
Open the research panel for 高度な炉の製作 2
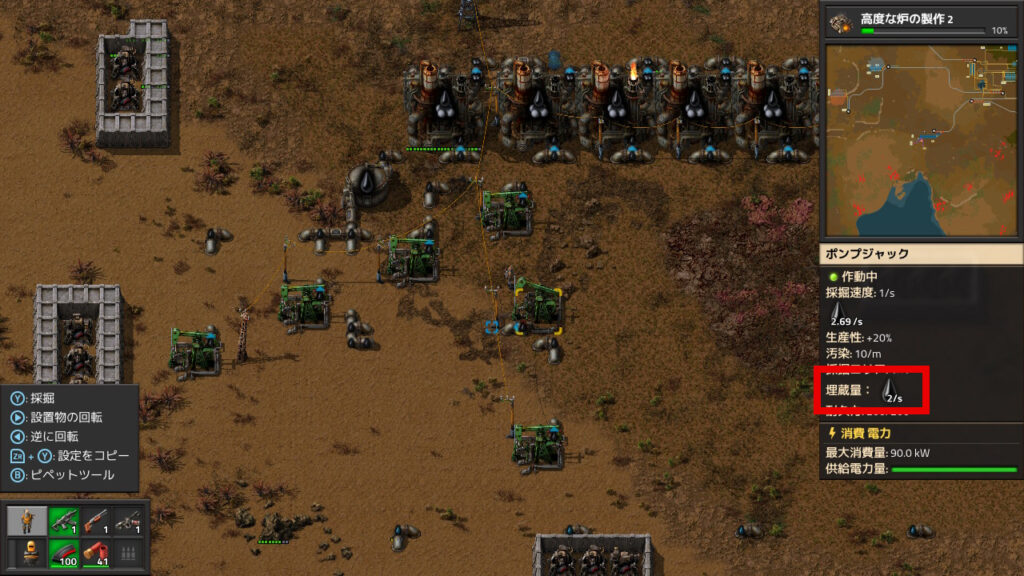point(920,22)
